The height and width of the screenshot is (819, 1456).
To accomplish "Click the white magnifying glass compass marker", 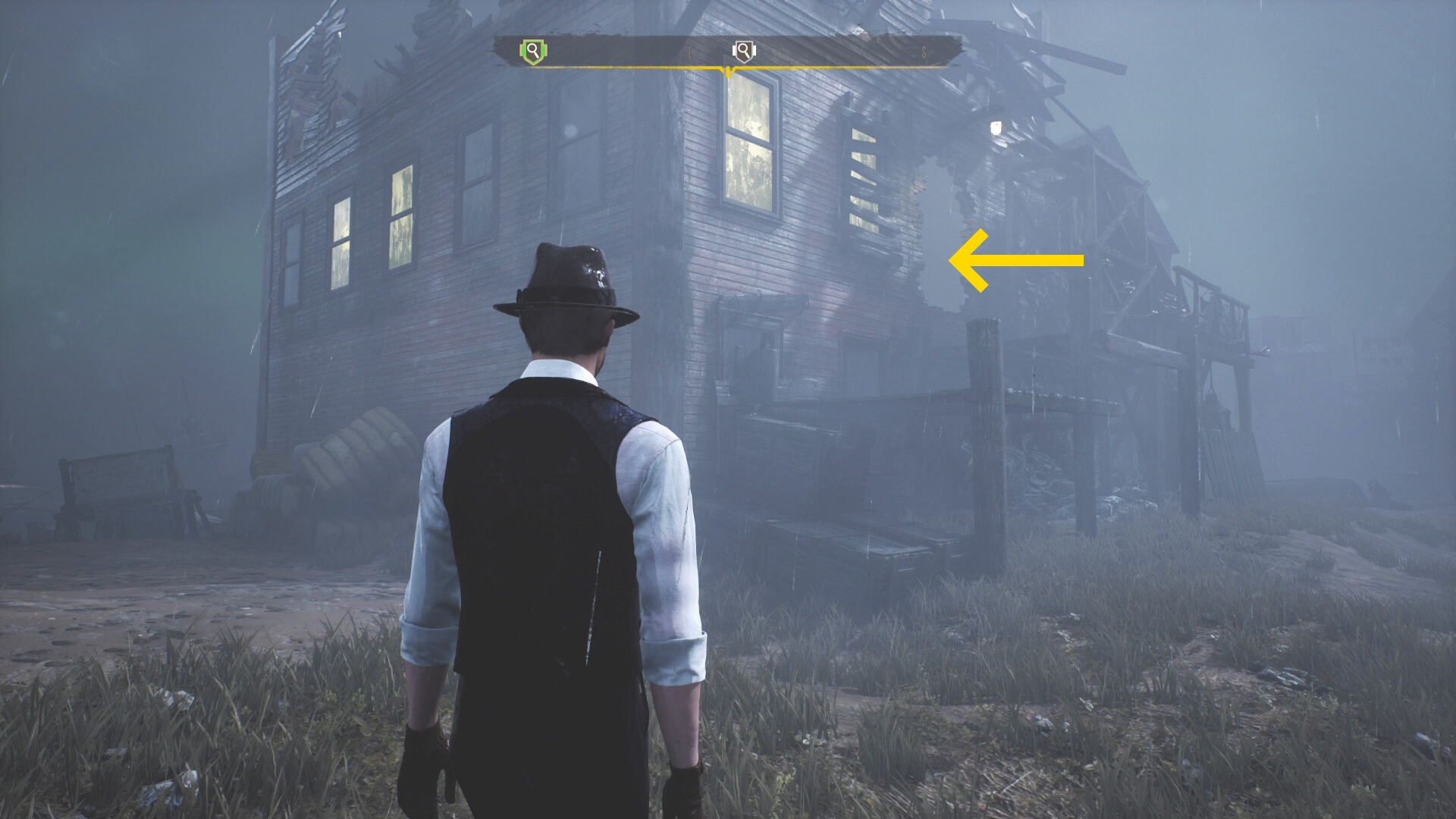I will [744, 52].
